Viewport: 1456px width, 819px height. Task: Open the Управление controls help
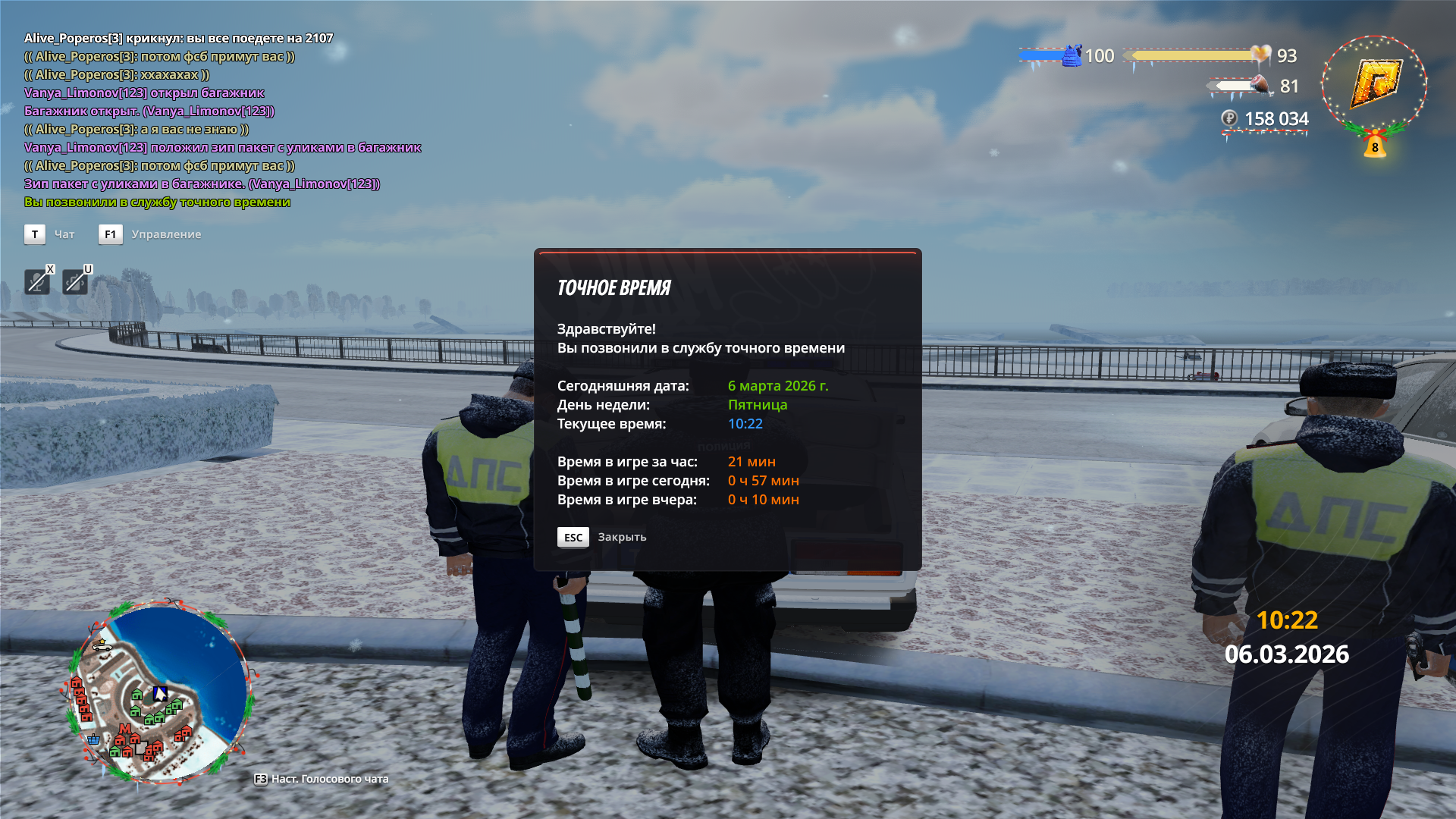pyautogui.click(x=165, y=234)
